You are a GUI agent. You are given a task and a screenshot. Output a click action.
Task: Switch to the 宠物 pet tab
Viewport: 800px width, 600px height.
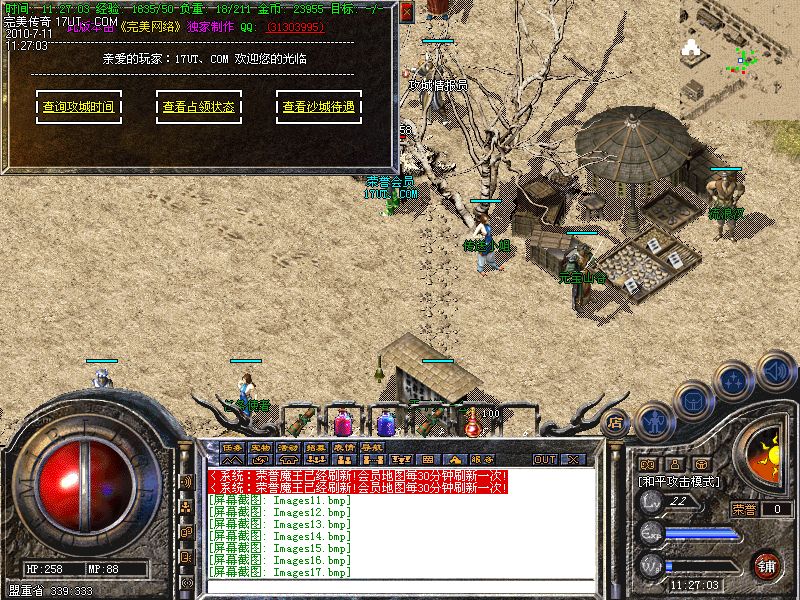pyautogui.click(x=260, y=447)
